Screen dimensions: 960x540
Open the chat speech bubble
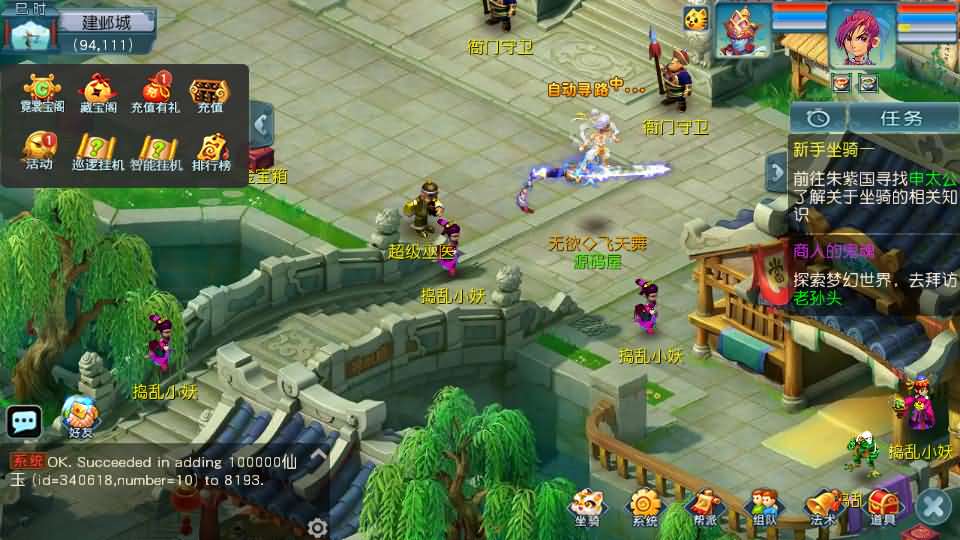click(x=23, y=421)
